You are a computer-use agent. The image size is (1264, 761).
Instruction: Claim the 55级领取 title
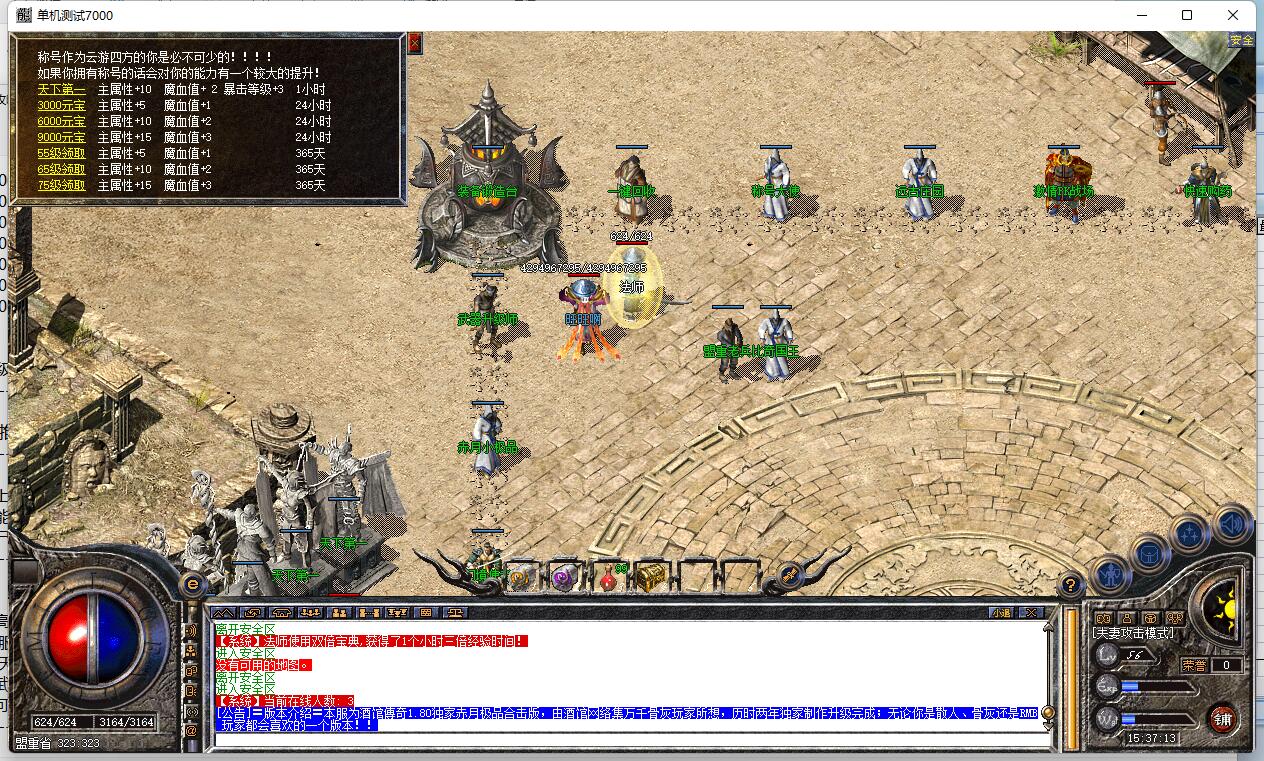[x=61, y=153]
